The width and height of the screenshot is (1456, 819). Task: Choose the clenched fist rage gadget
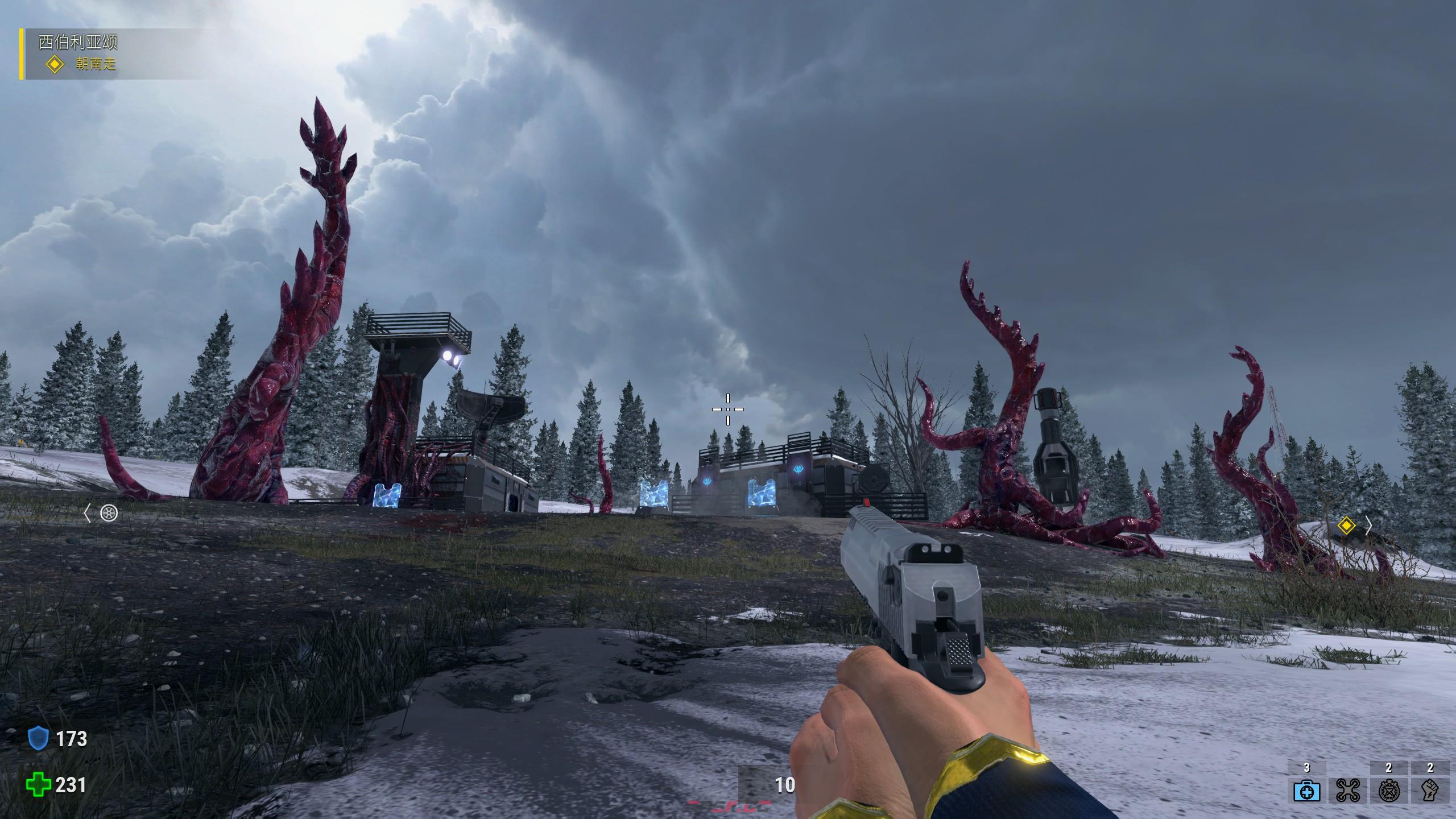[1430, 791]
